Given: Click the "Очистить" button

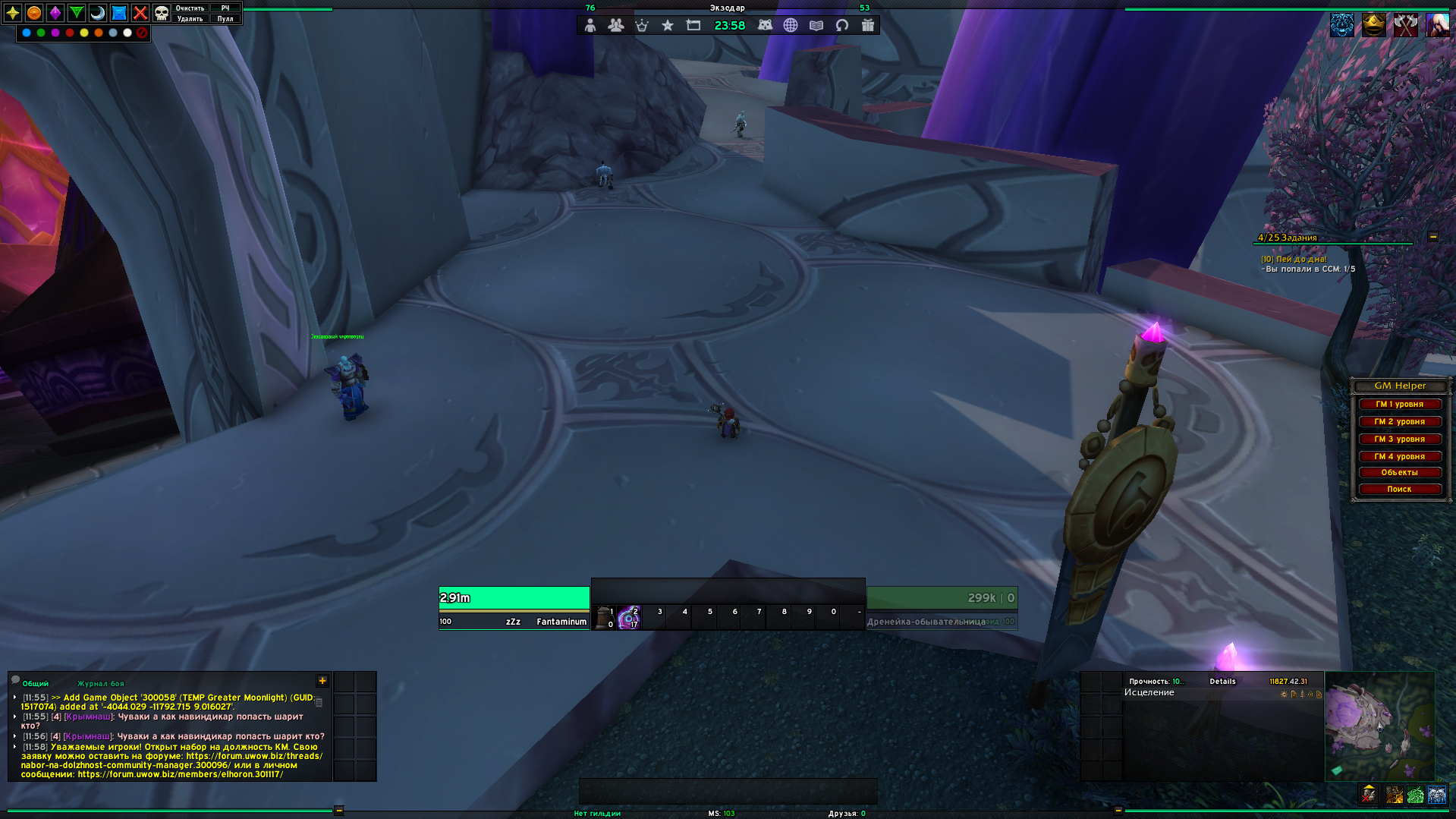Looking at the screenshot, I should [x=190, y=8].
